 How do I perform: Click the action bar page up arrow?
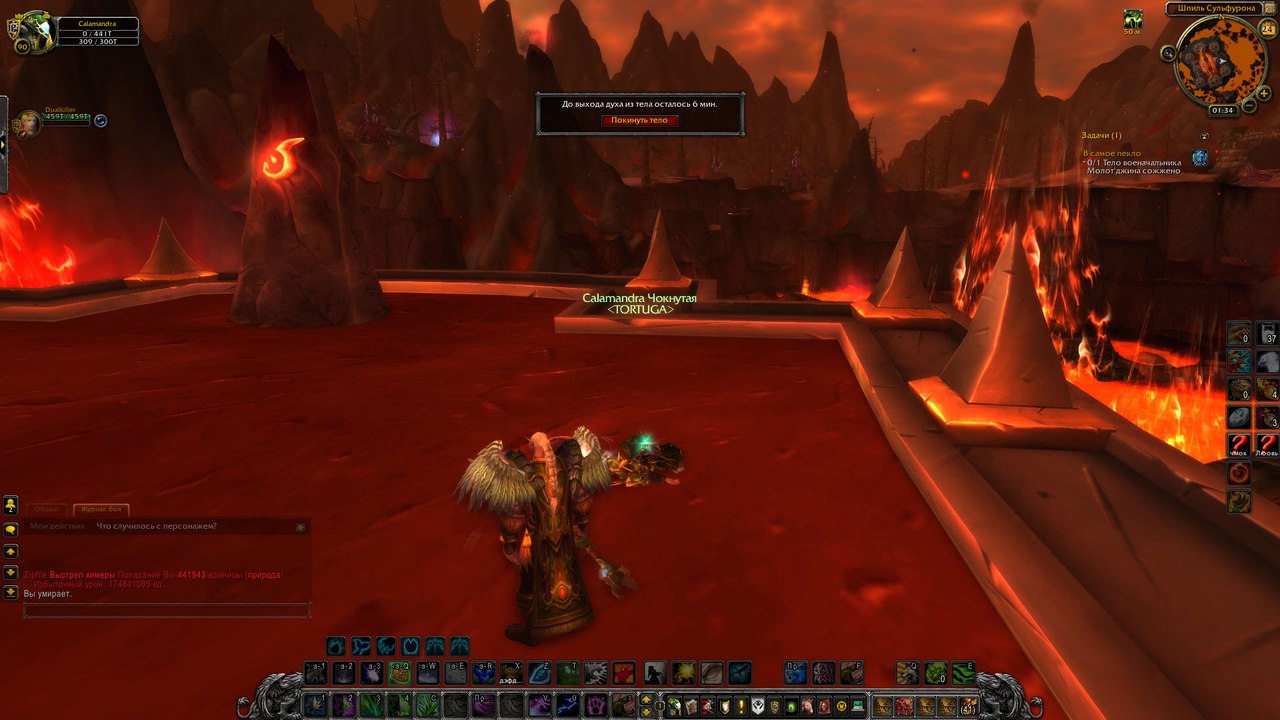pyautogui.click(x=646, y=699)
